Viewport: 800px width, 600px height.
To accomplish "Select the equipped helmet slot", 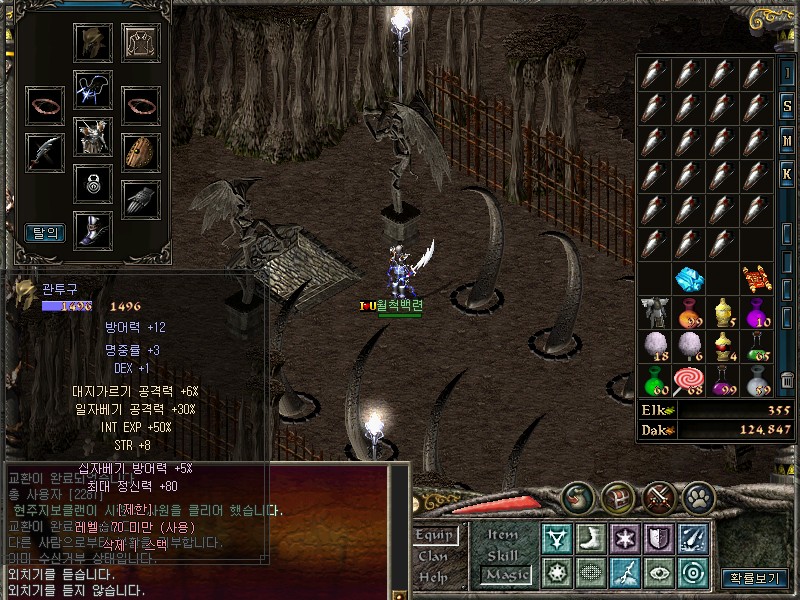I will tap(92, 42).
